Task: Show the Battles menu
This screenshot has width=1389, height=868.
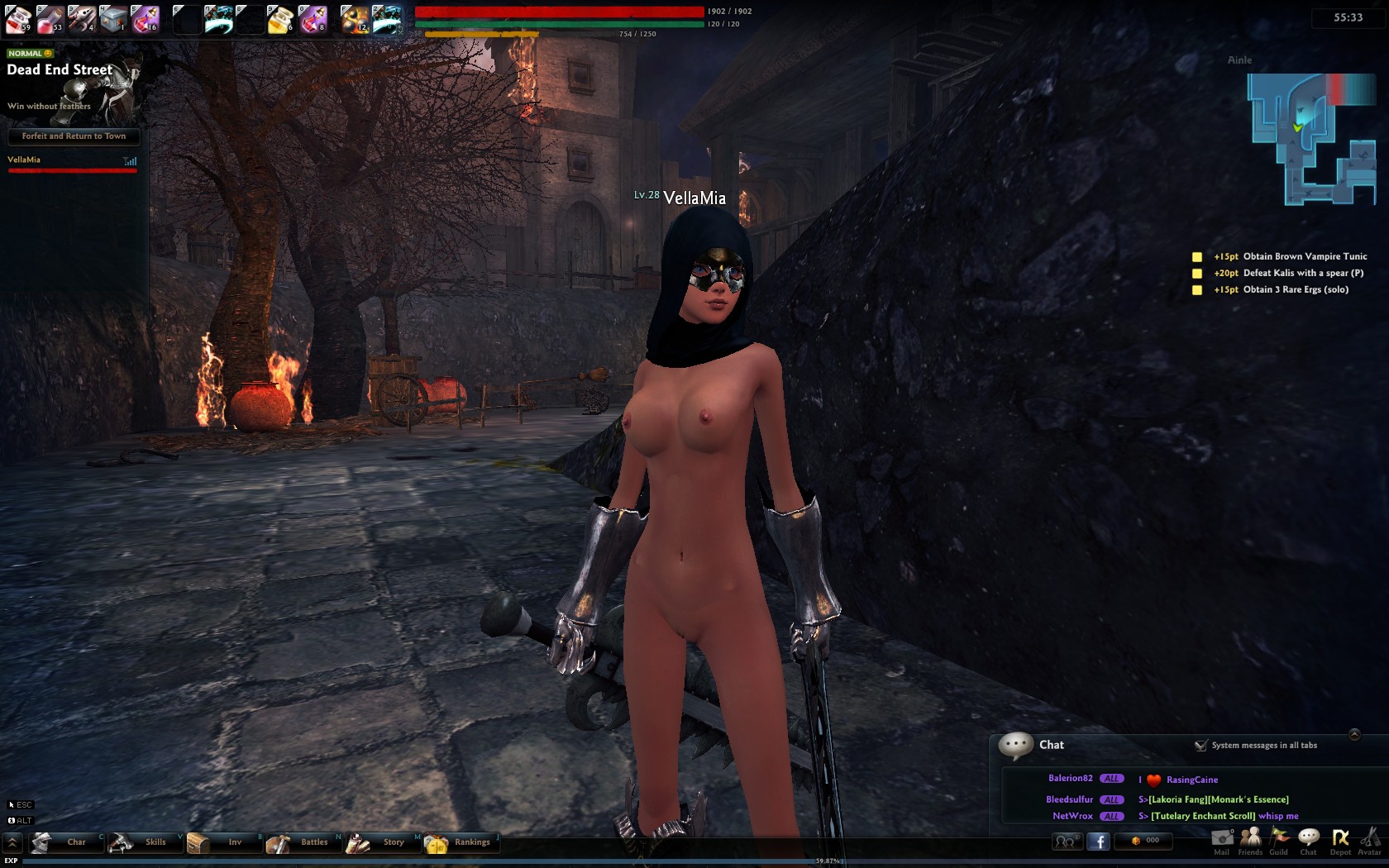Action: 303,842
